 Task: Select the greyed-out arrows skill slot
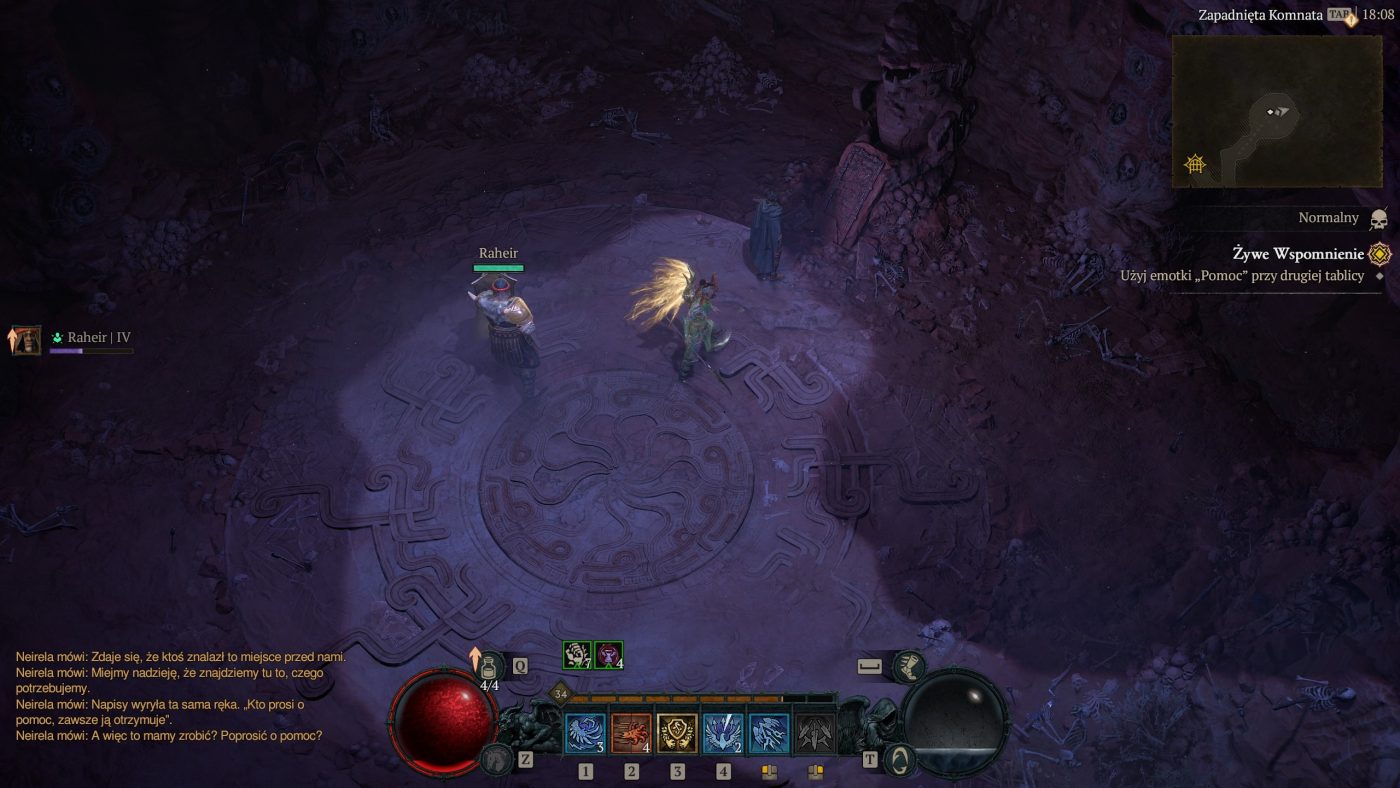click(815, 733)
